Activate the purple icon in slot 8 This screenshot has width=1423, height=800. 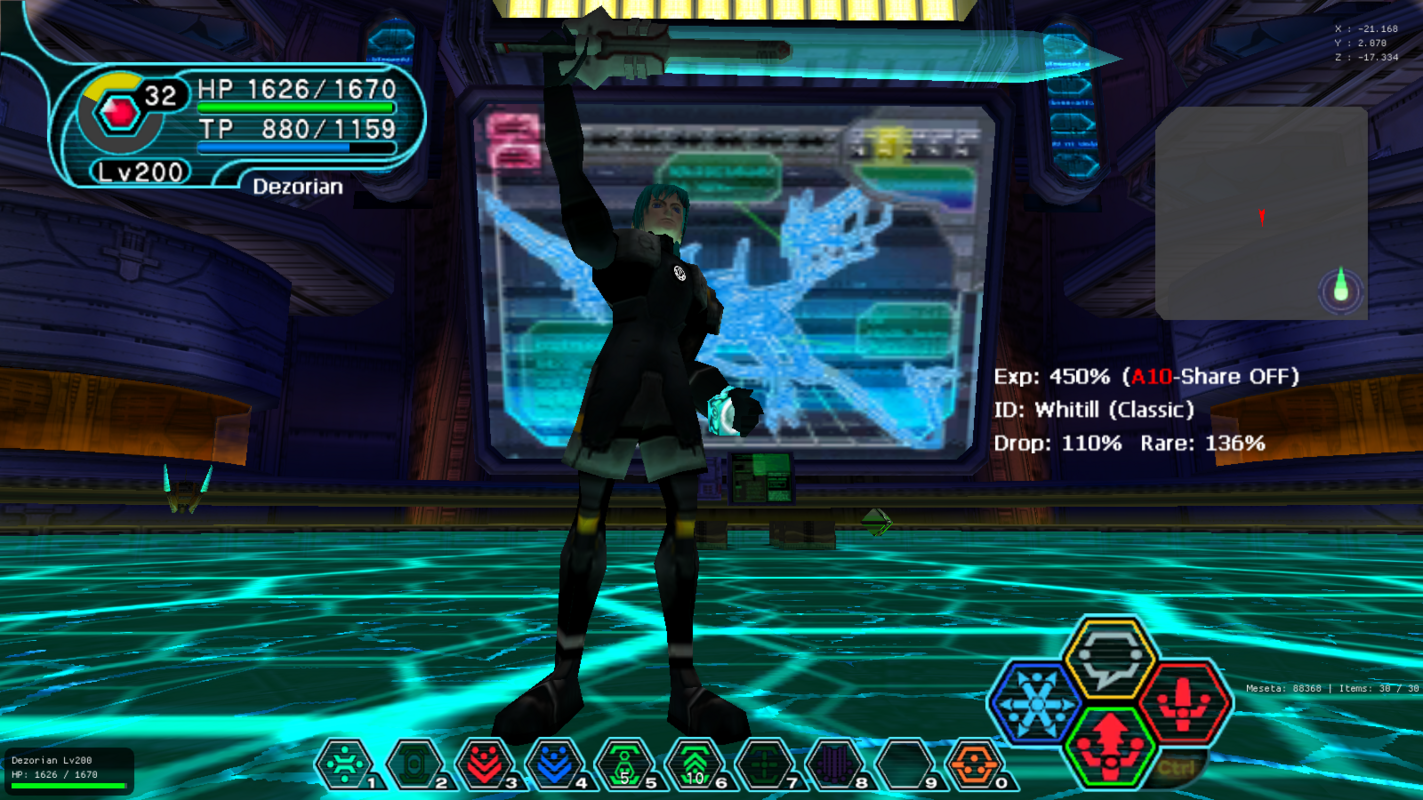click(x=835, y=765)
